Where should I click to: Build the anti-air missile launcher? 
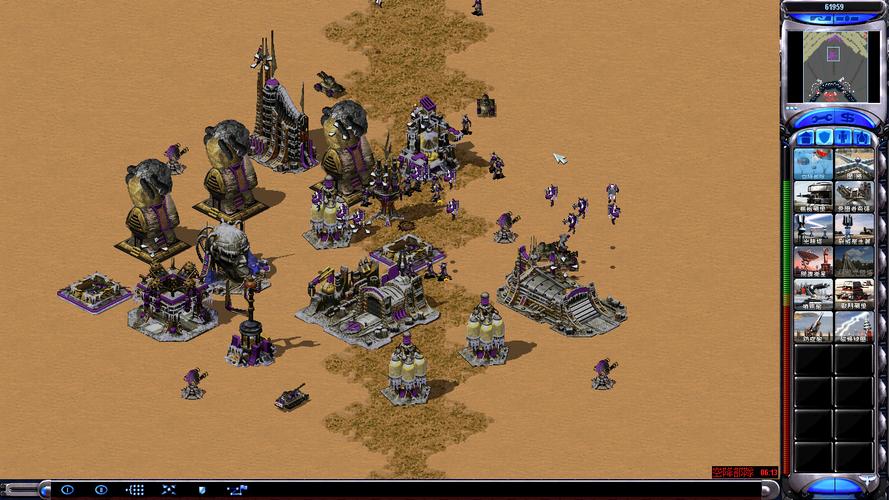coord(814,326)
